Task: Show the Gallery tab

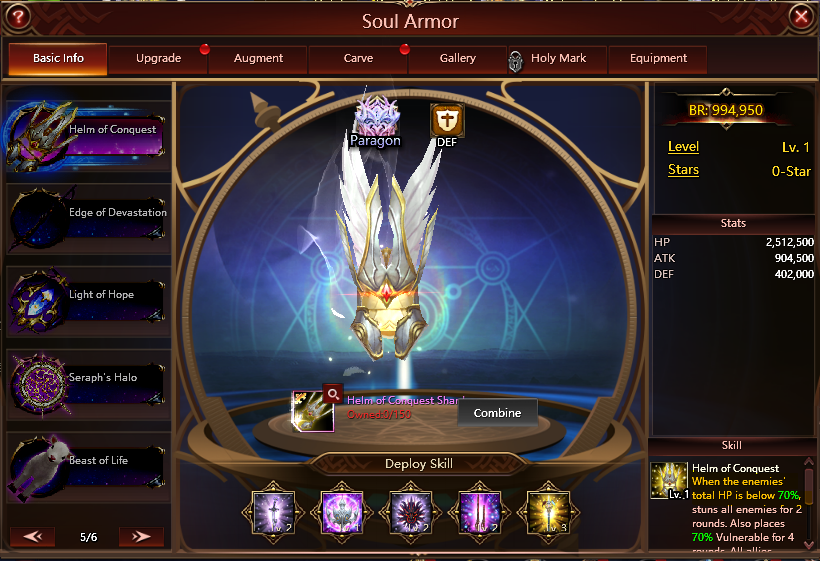Action: pyautogui.click(x=458, y=59)
